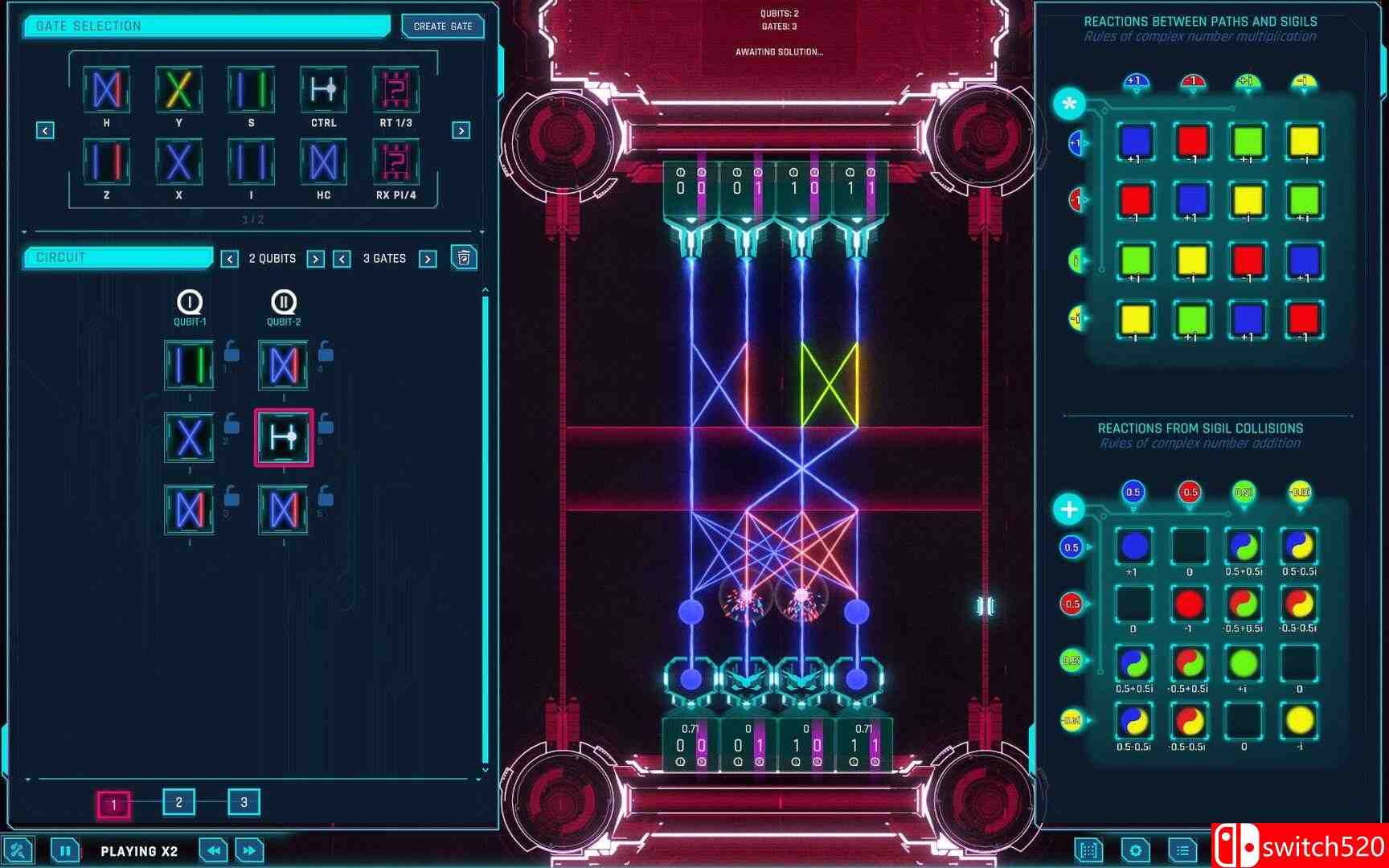Click the right arrow to view gate page 2
The height and width of the screenshot is (868, 1389).
pyautogui.click(x=460, y=129)
